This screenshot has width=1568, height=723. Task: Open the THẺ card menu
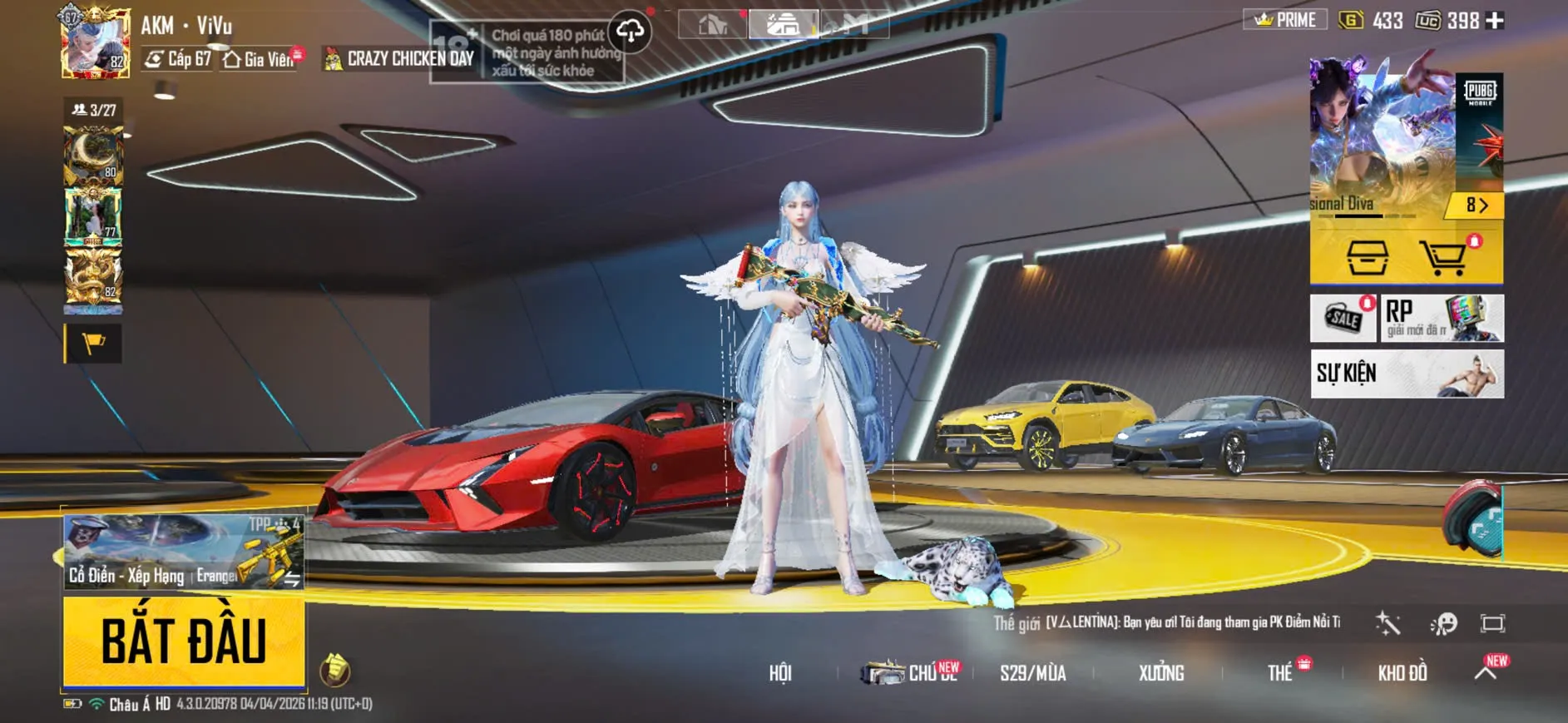click(1279, 673)
